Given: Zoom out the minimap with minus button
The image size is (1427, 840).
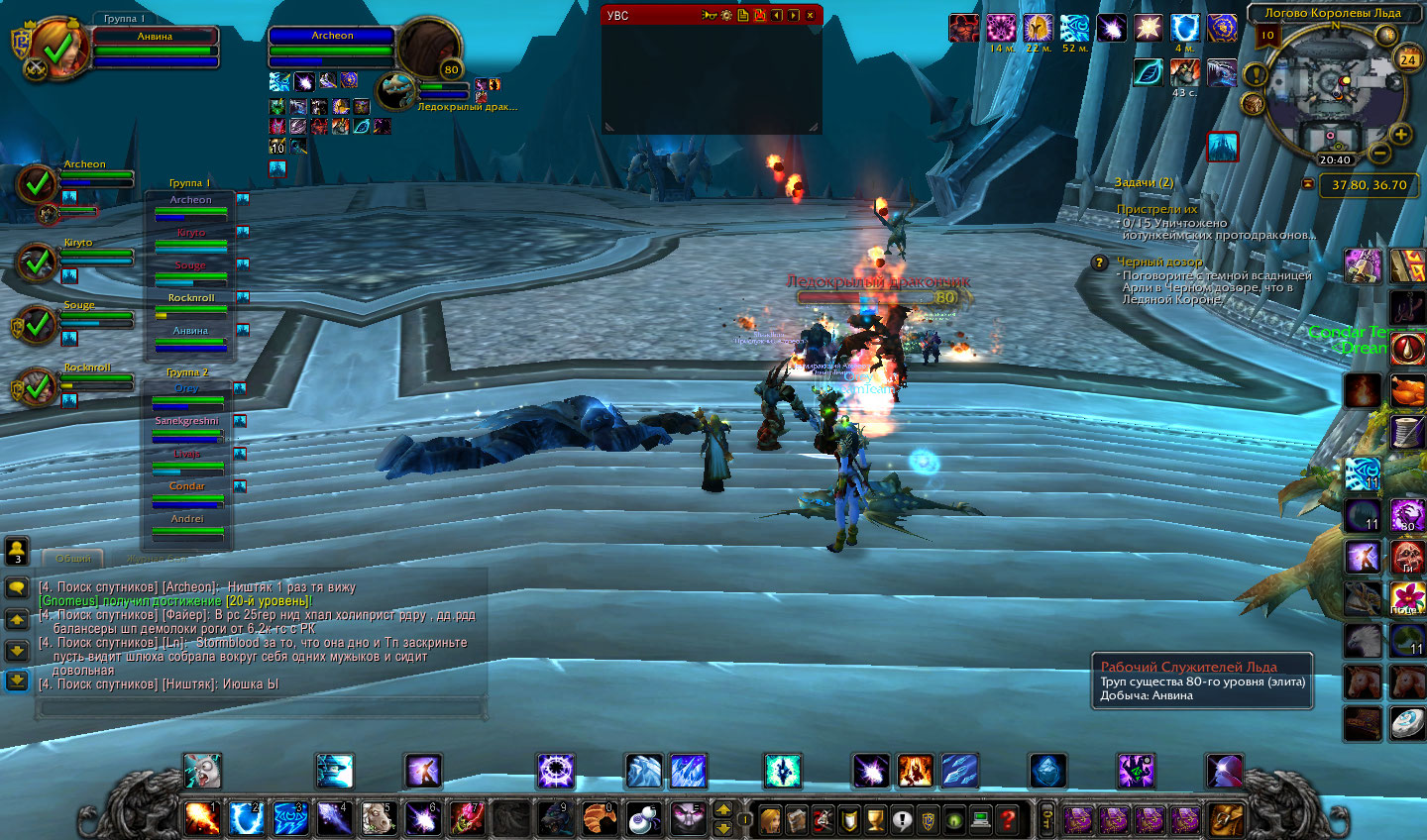Looking at the screenshot, I should coord(1378,154).
